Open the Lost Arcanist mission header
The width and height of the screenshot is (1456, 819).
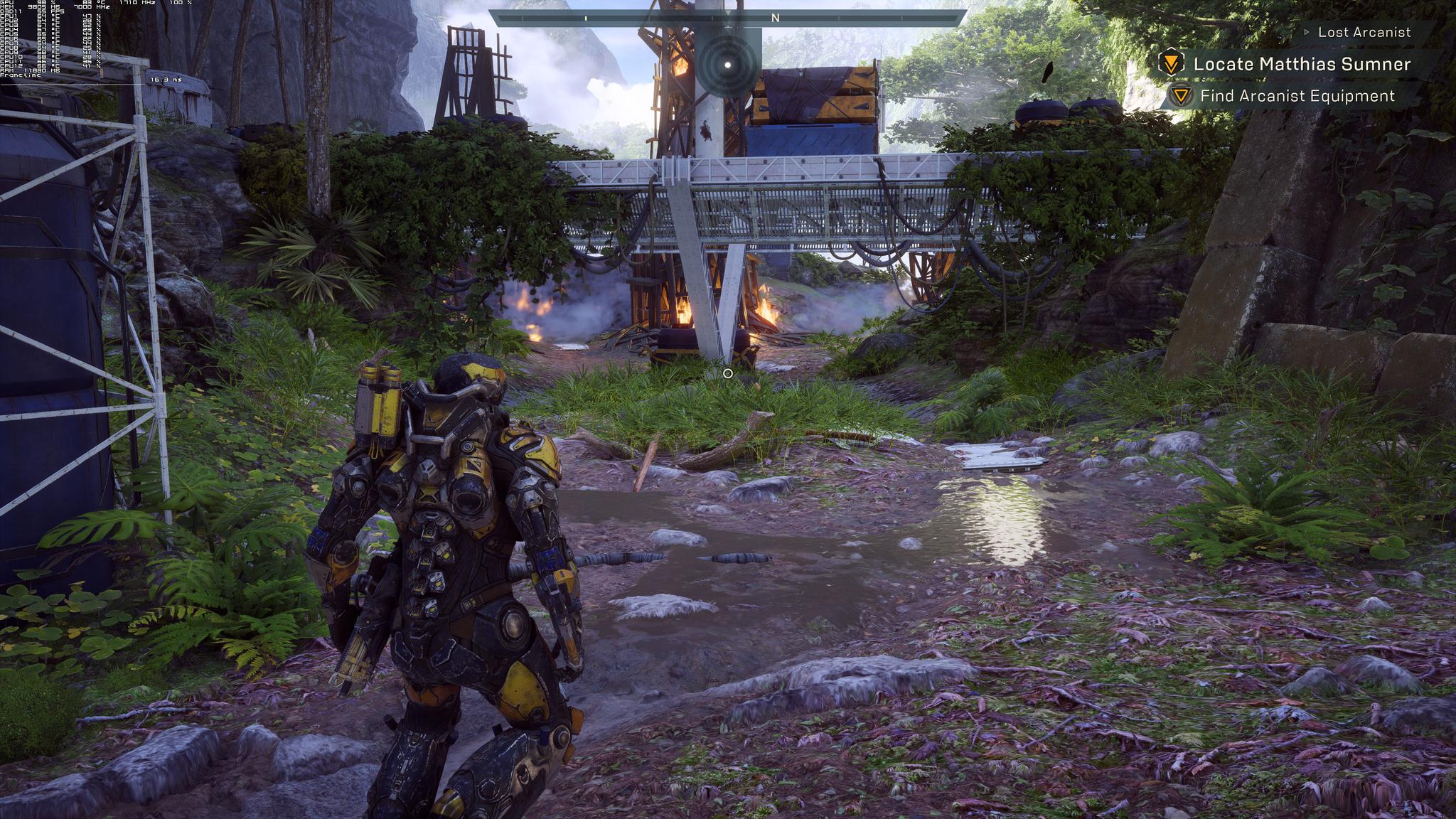point(1364,32)
